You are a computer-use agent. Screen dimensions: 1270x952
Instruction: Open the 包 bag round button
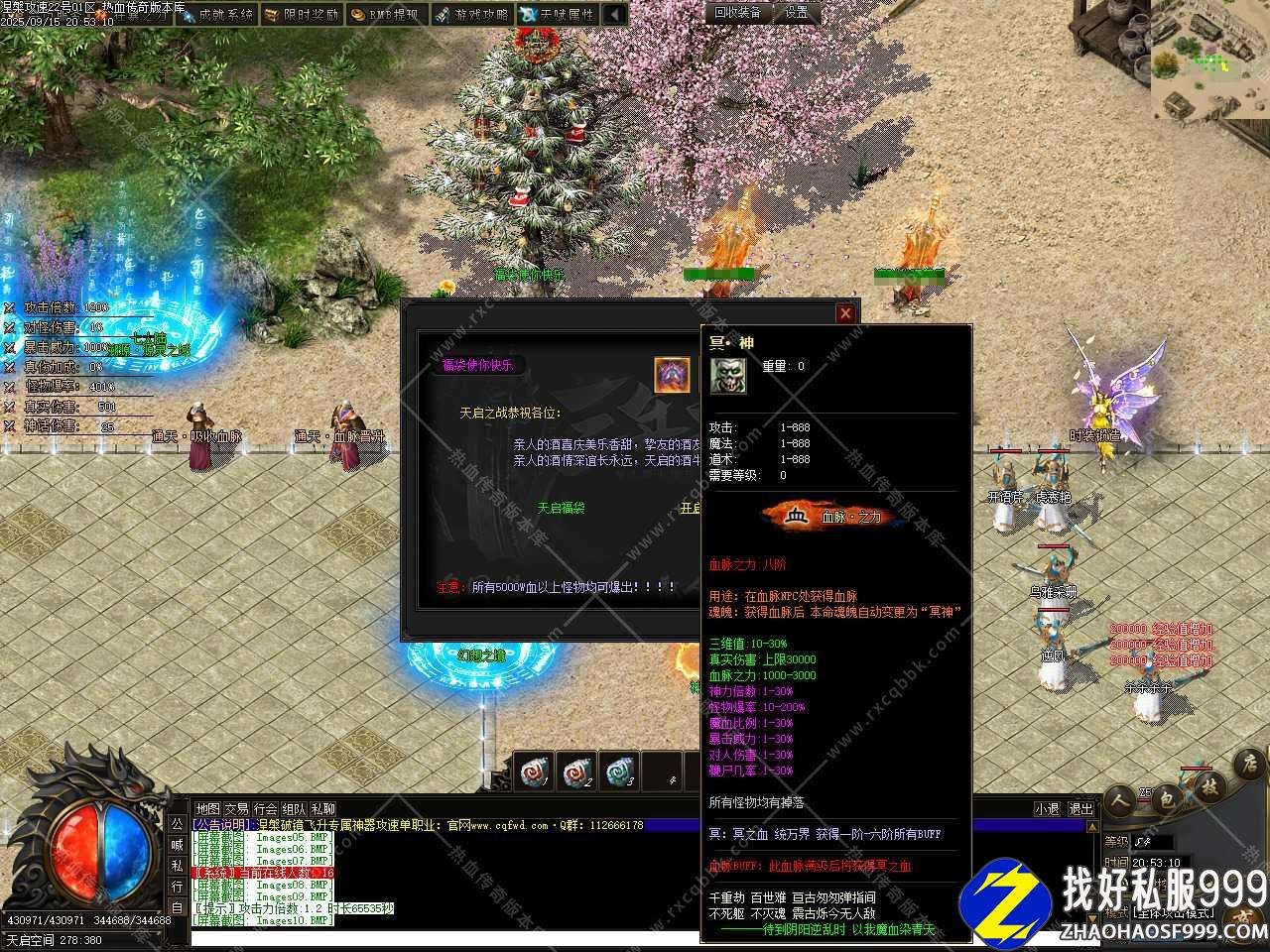click(x=1167, y=797)
